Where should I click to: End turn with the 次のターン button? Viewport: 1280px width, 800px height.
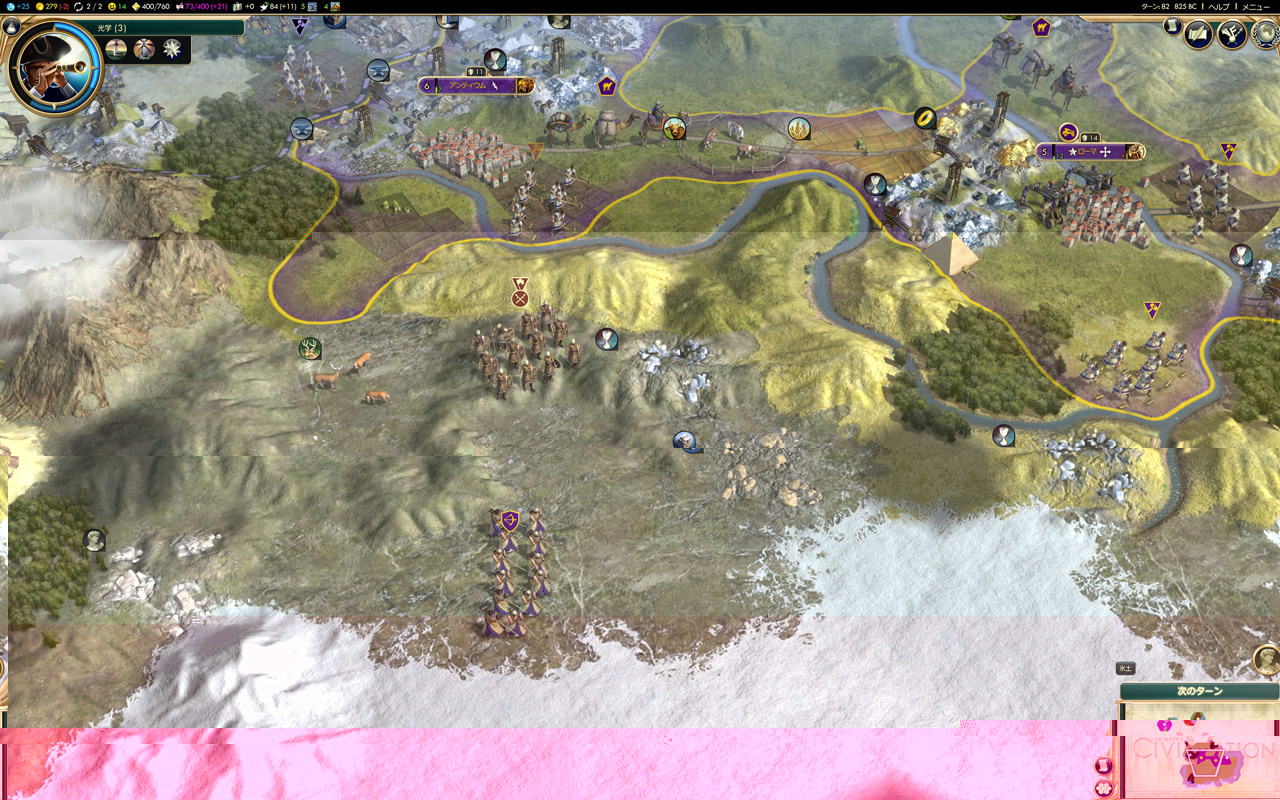1199,691
